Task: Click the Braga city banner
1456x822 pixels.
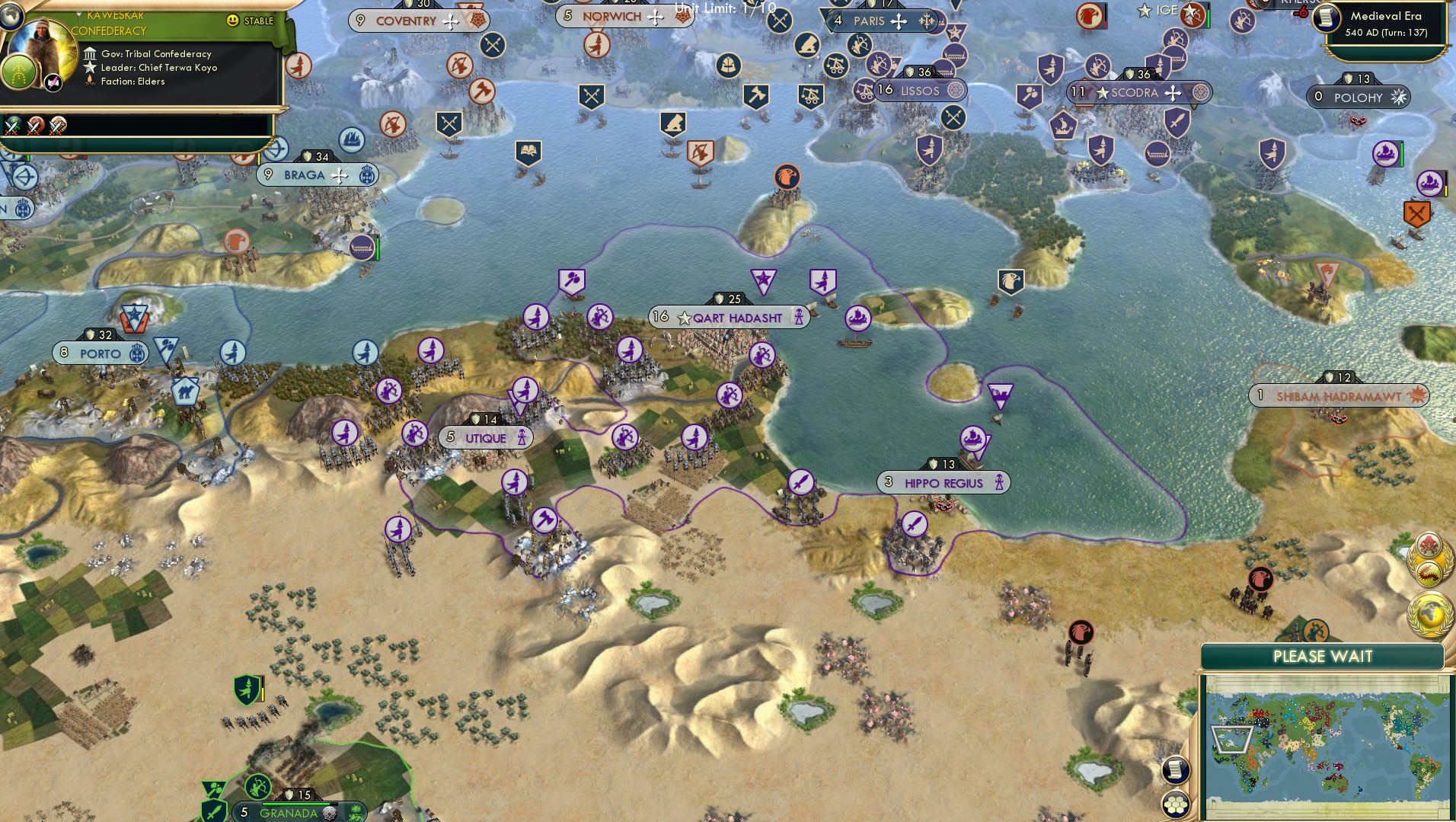Action: coord(305,175)
